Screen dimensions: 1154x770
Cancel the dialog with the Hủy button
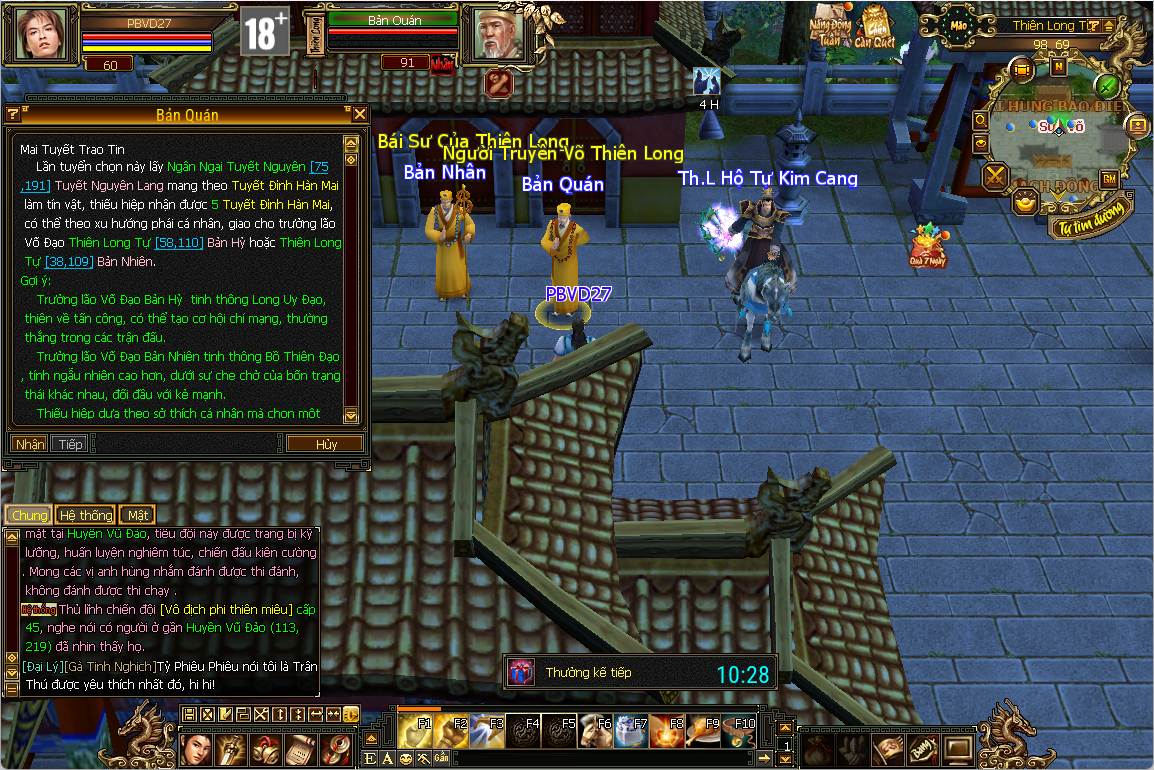click(326, 444)
